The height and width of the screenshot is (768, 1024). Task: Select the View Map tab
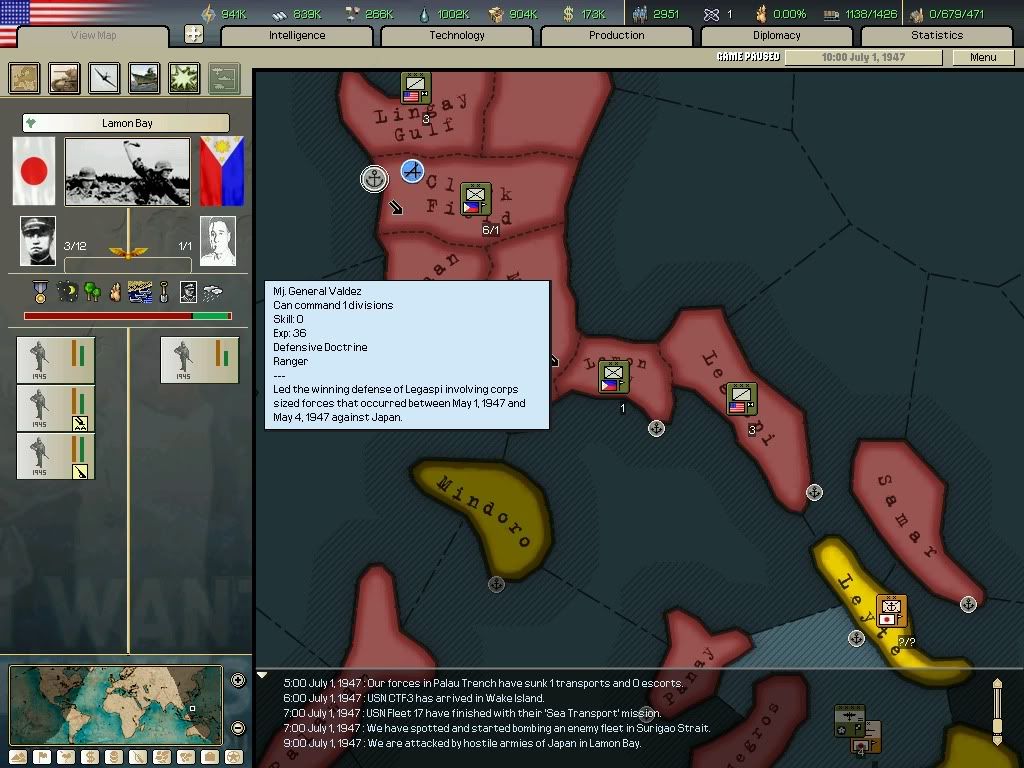point(94,36)
